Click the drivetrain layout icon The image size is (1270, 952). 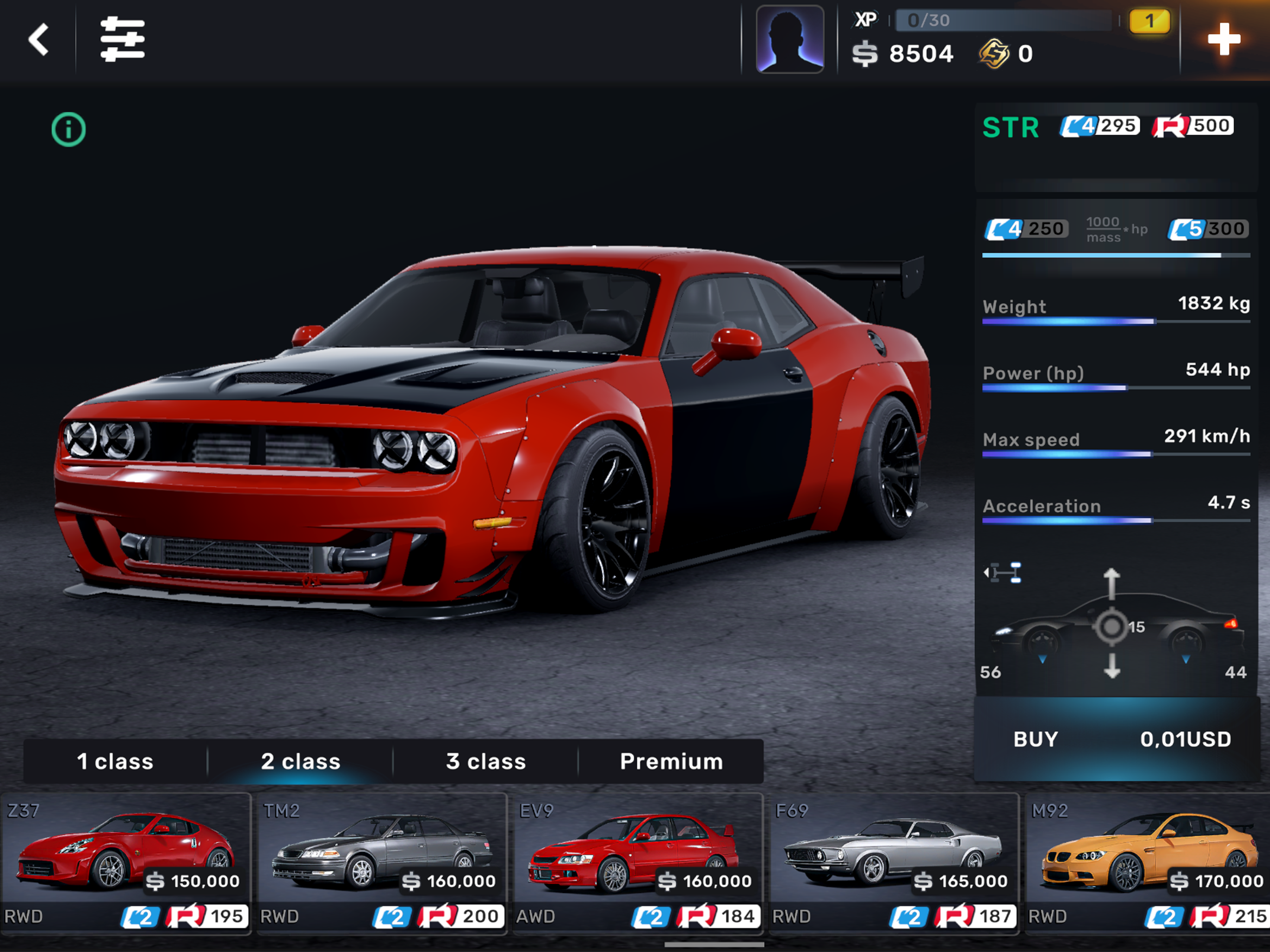[x=1002, y=573]
